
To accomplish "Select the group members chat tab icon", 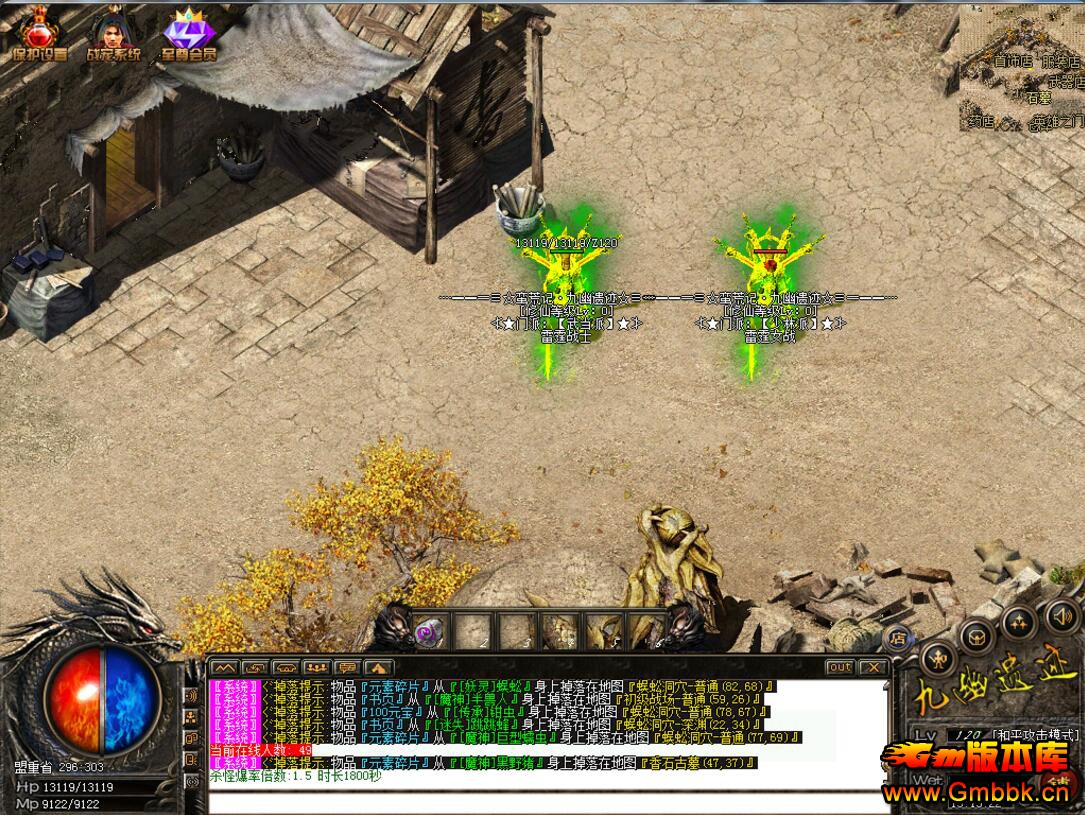I will 316,667.
